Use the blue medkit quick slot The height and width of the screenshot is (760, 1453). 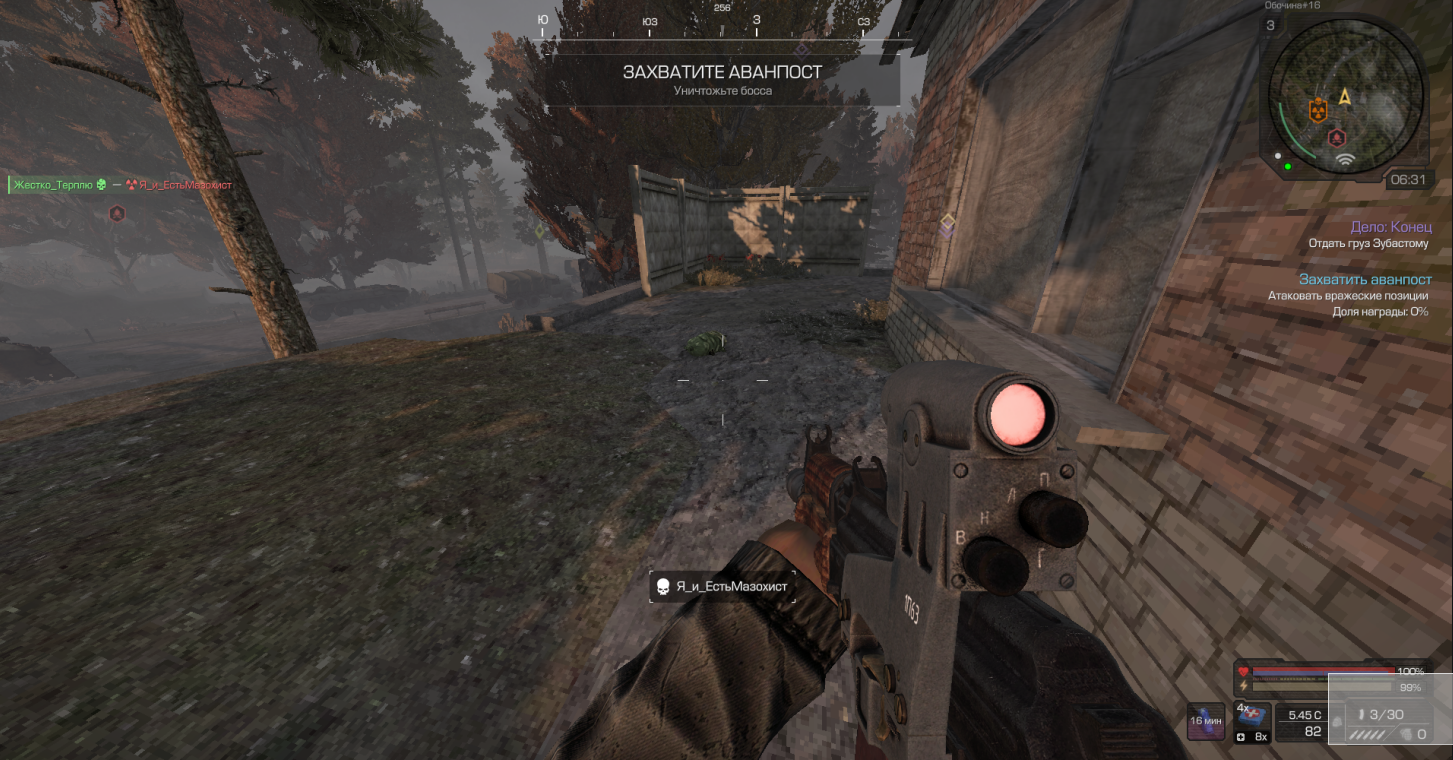[1254, 717]
